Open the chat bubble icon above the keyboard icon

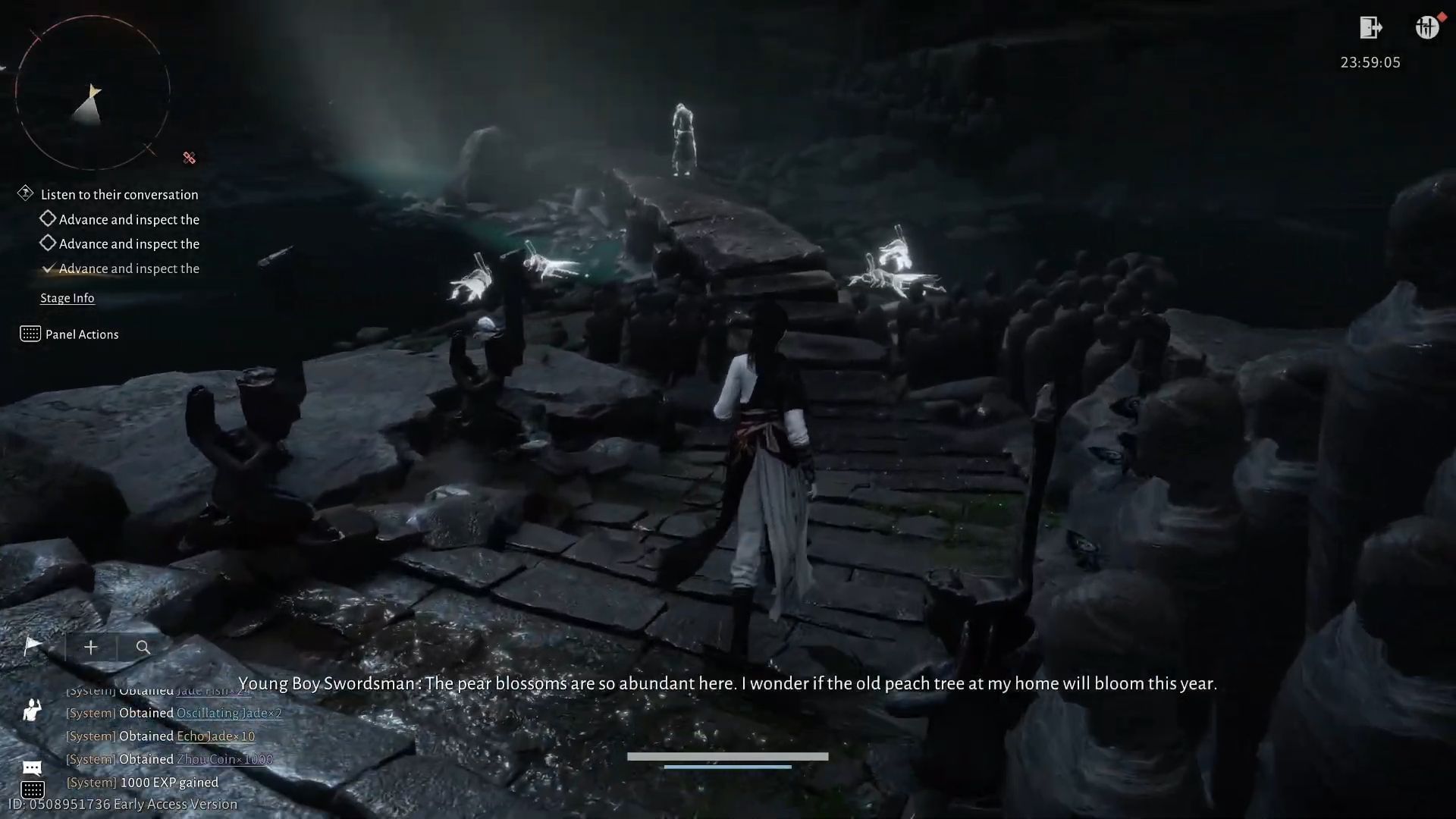[x=31, y=767]
